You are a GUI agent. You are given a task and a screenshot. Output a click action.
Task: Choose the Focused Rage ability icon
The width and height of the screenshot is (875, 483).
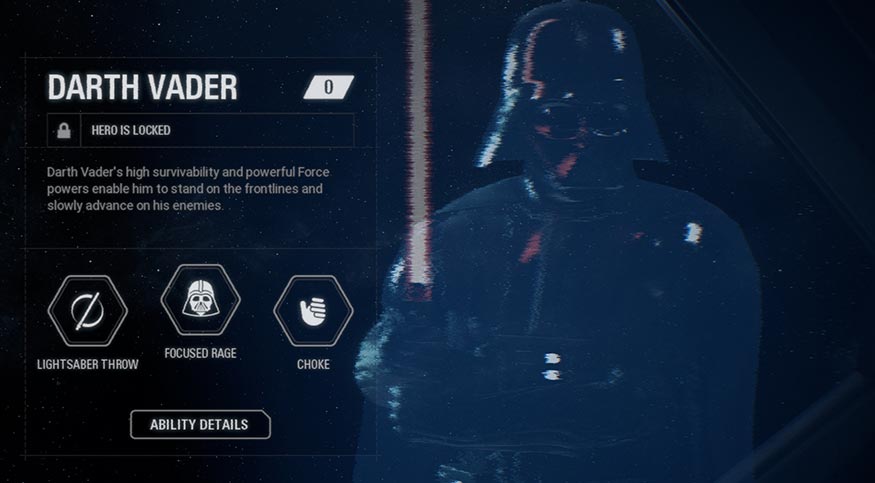[200, 299]
